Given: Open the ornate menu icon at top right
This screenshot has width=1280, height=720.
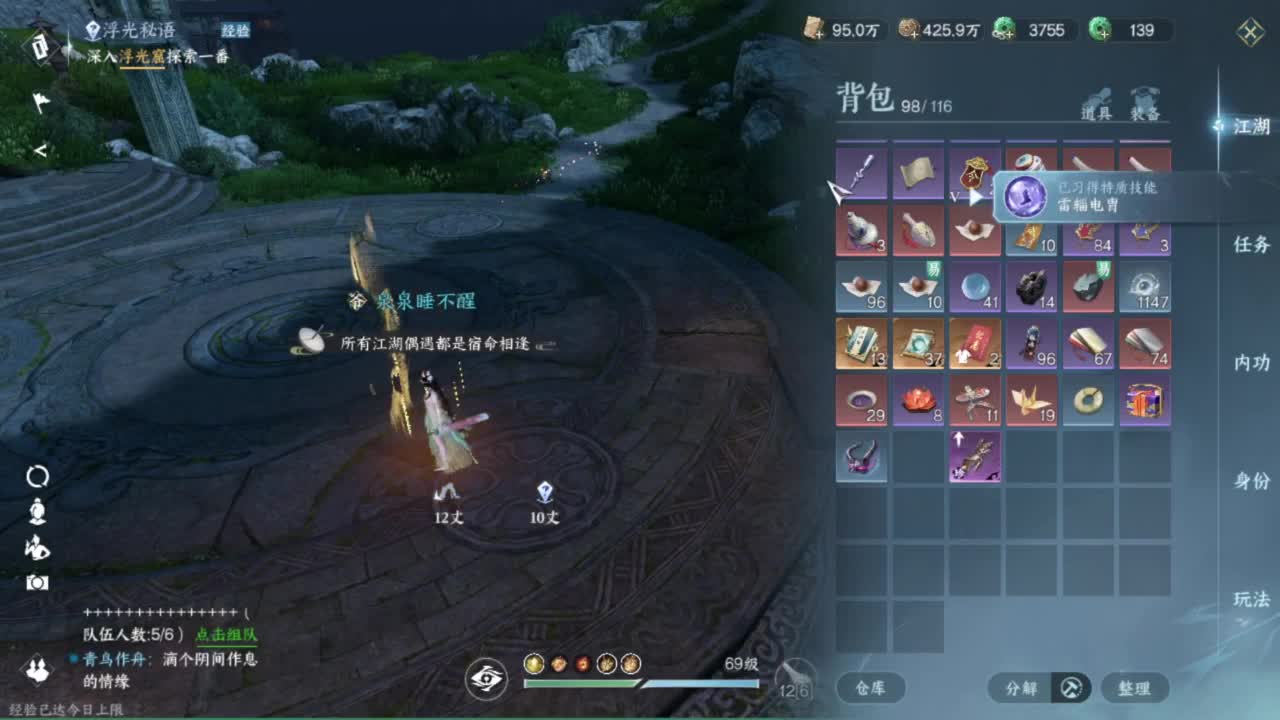Looking at the screenshot, I should click(x=1248, y=32).
